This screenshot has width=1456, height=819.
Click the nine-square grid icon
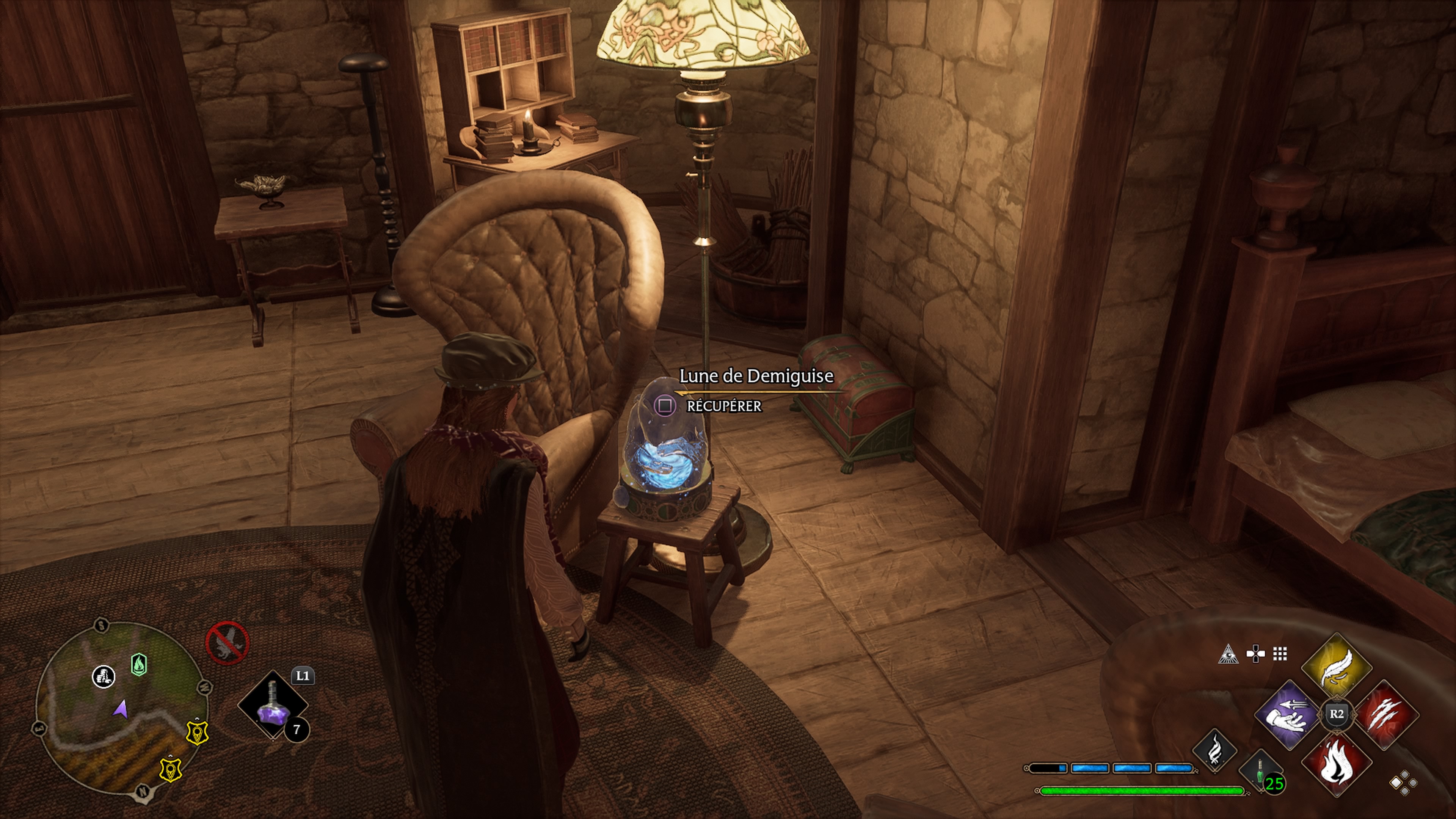click(x=1280, y=654)
